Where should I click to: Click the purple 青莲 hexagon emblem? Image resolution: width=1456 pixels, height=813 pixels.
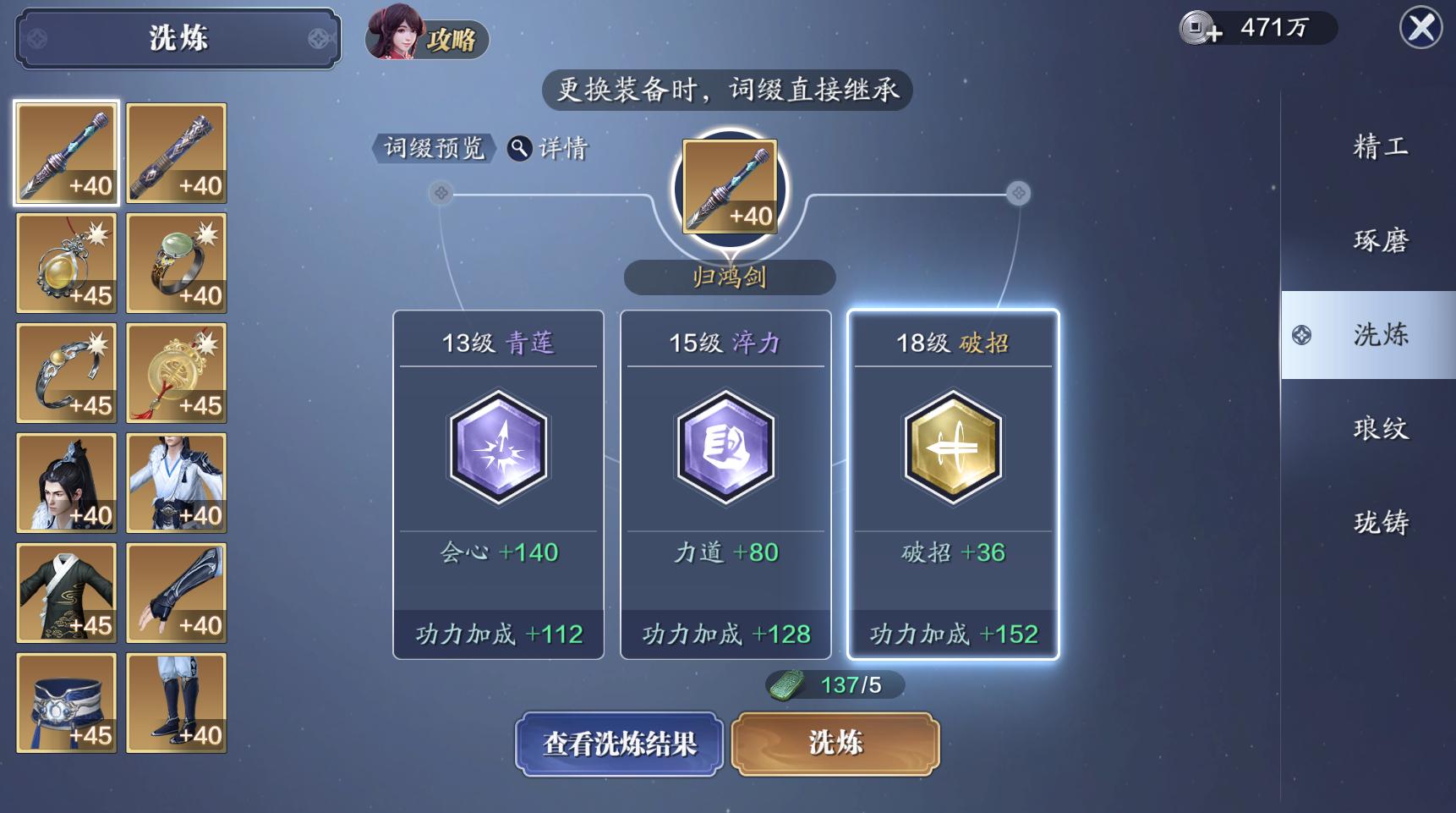coord(497,449)
